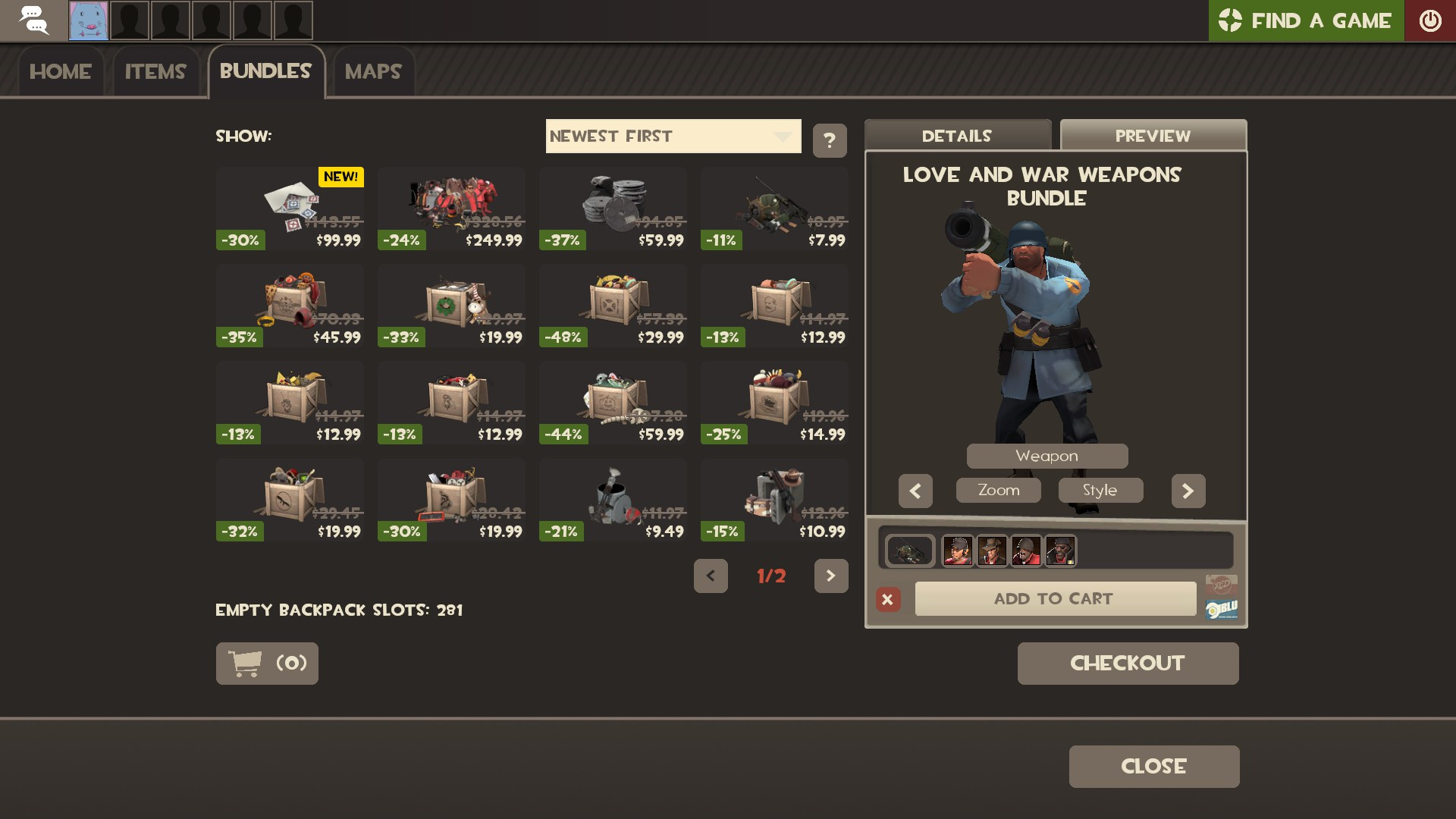Click the weapon bundle icon in preview loadout
1456x819 pixels.
pyautogui.click(x=908, y=551)
